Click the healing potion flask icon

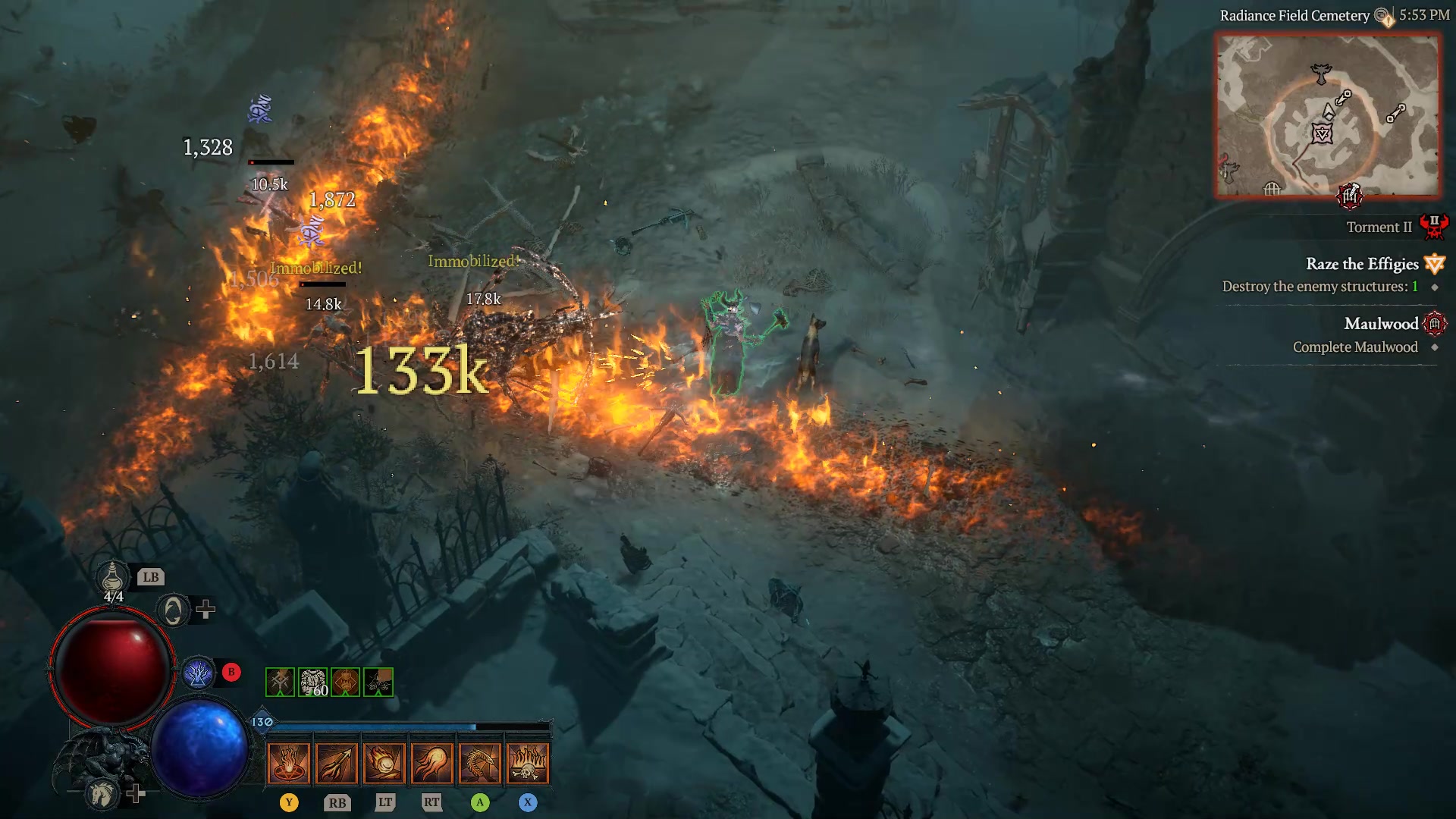[x=114, y=578]
